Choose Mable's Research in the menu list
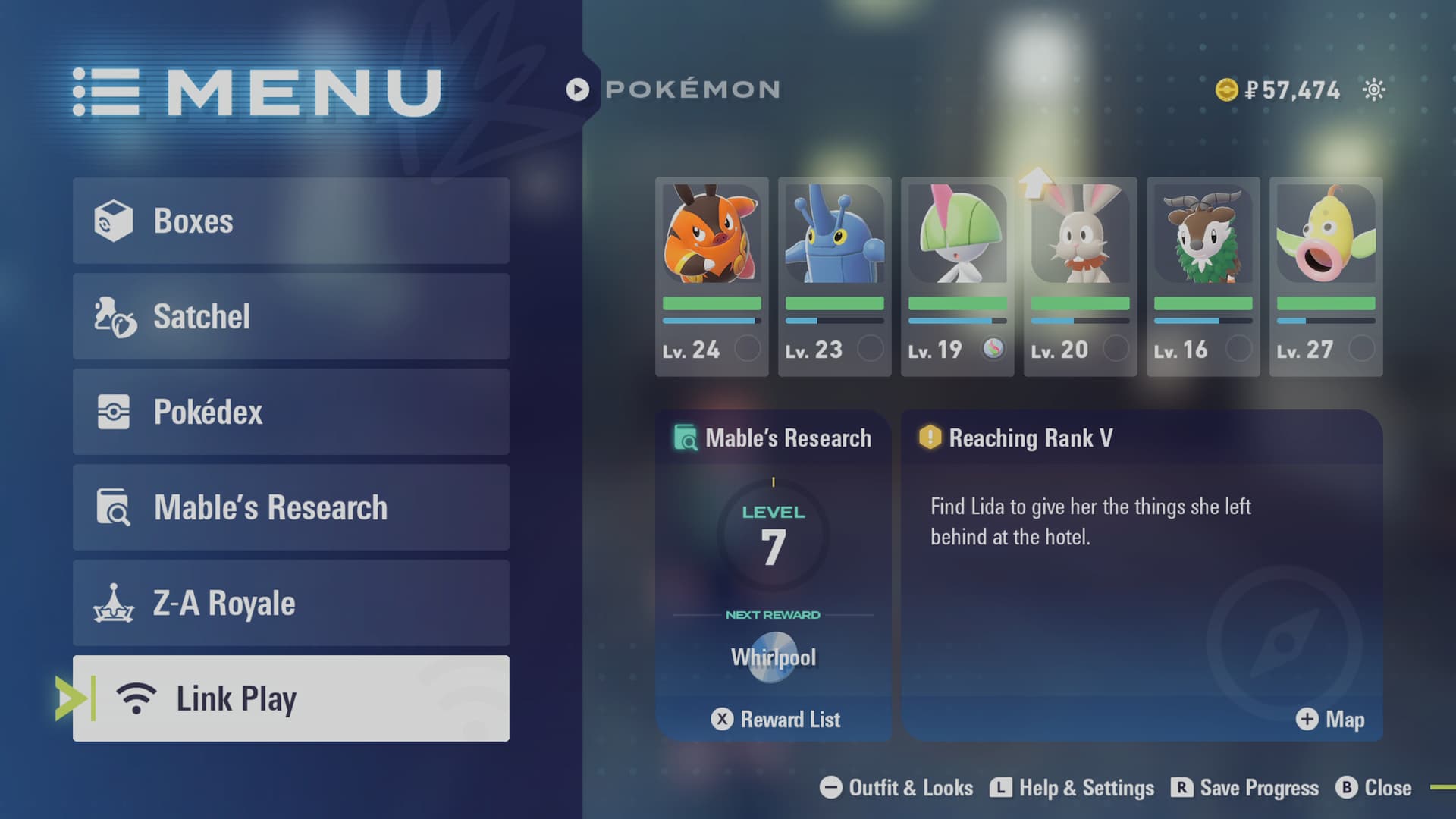Image resolution: width=1456 pixels, height=819 pixels. click(290, 507)
